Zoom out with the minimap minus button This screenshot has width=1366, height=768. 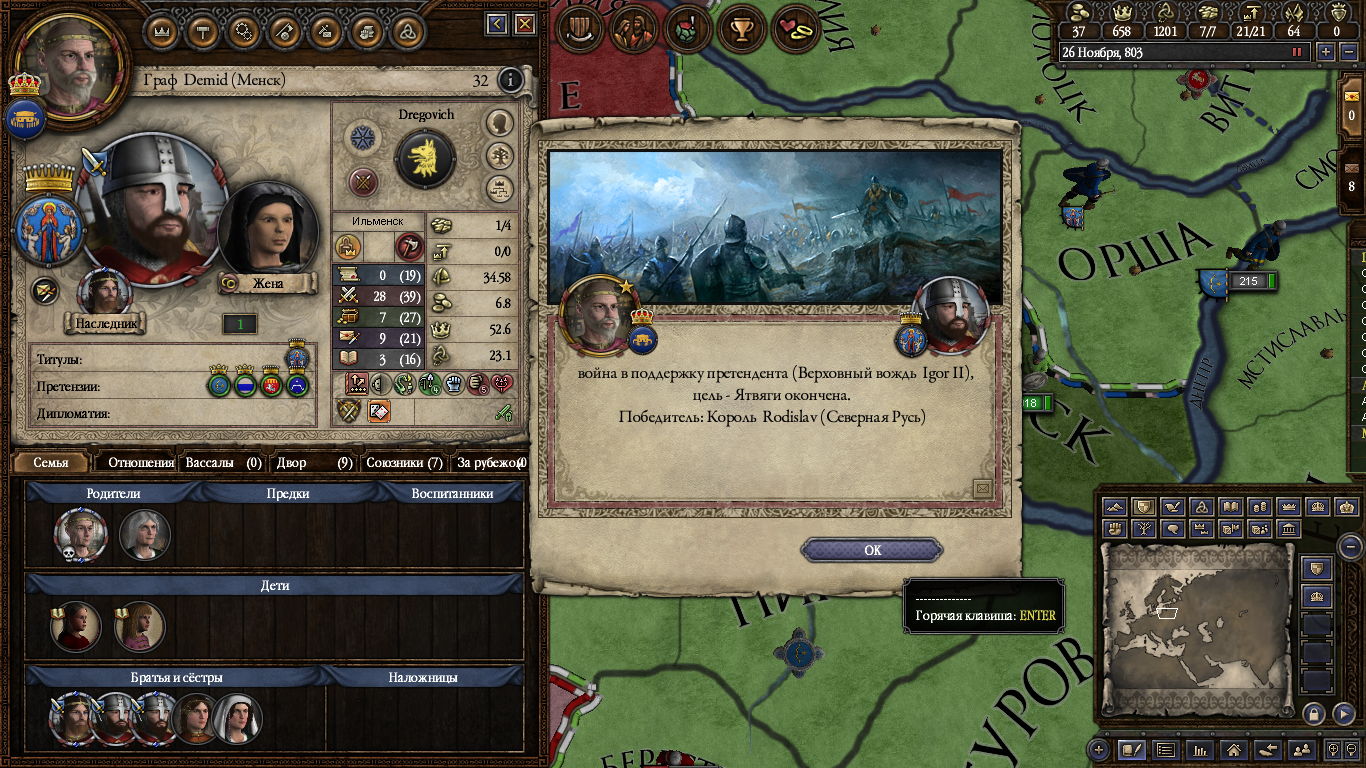(x=1350, y=546)
